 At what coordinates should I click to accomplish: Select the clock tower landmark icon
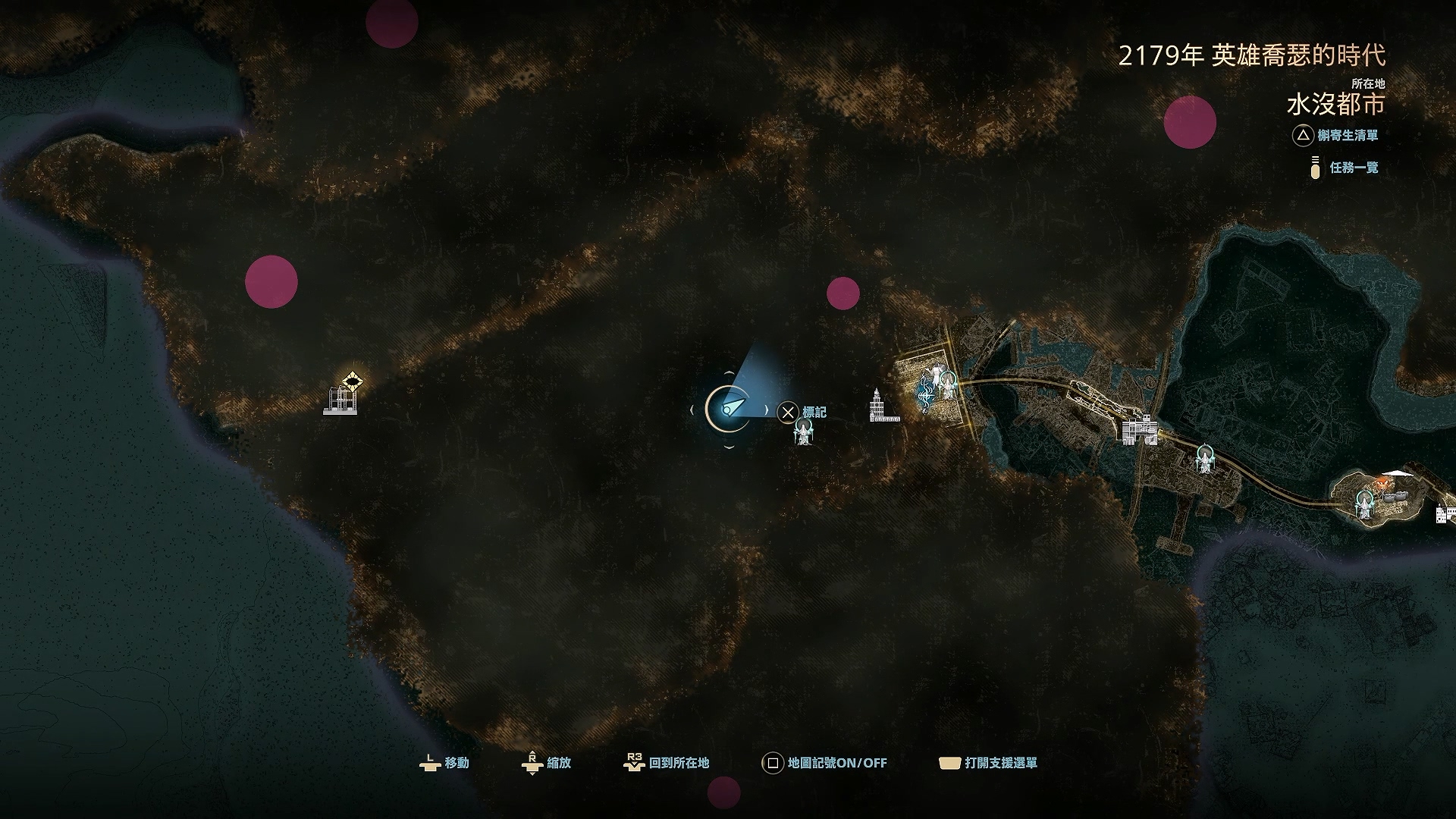(x=879, y=406)
